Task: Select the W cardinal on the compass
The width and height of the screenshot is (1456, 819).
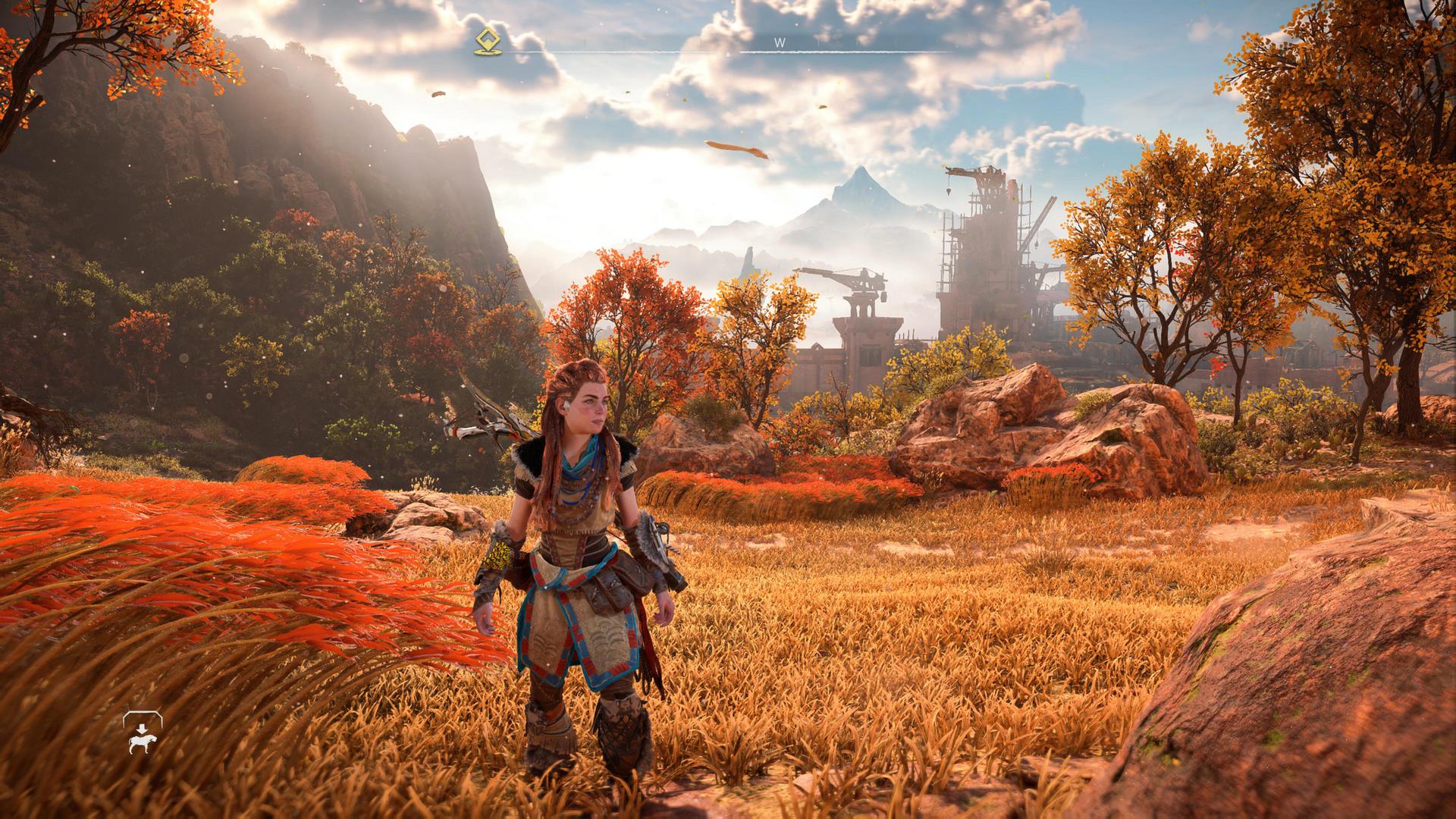Action: coord(780,43)
